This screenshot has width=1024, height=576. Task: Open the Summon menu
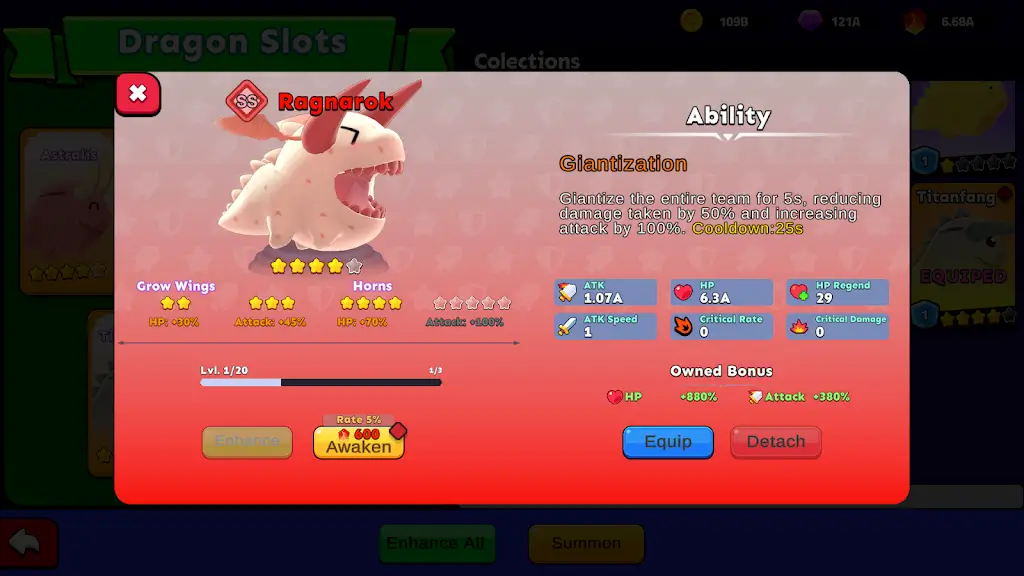pos(586,543)
